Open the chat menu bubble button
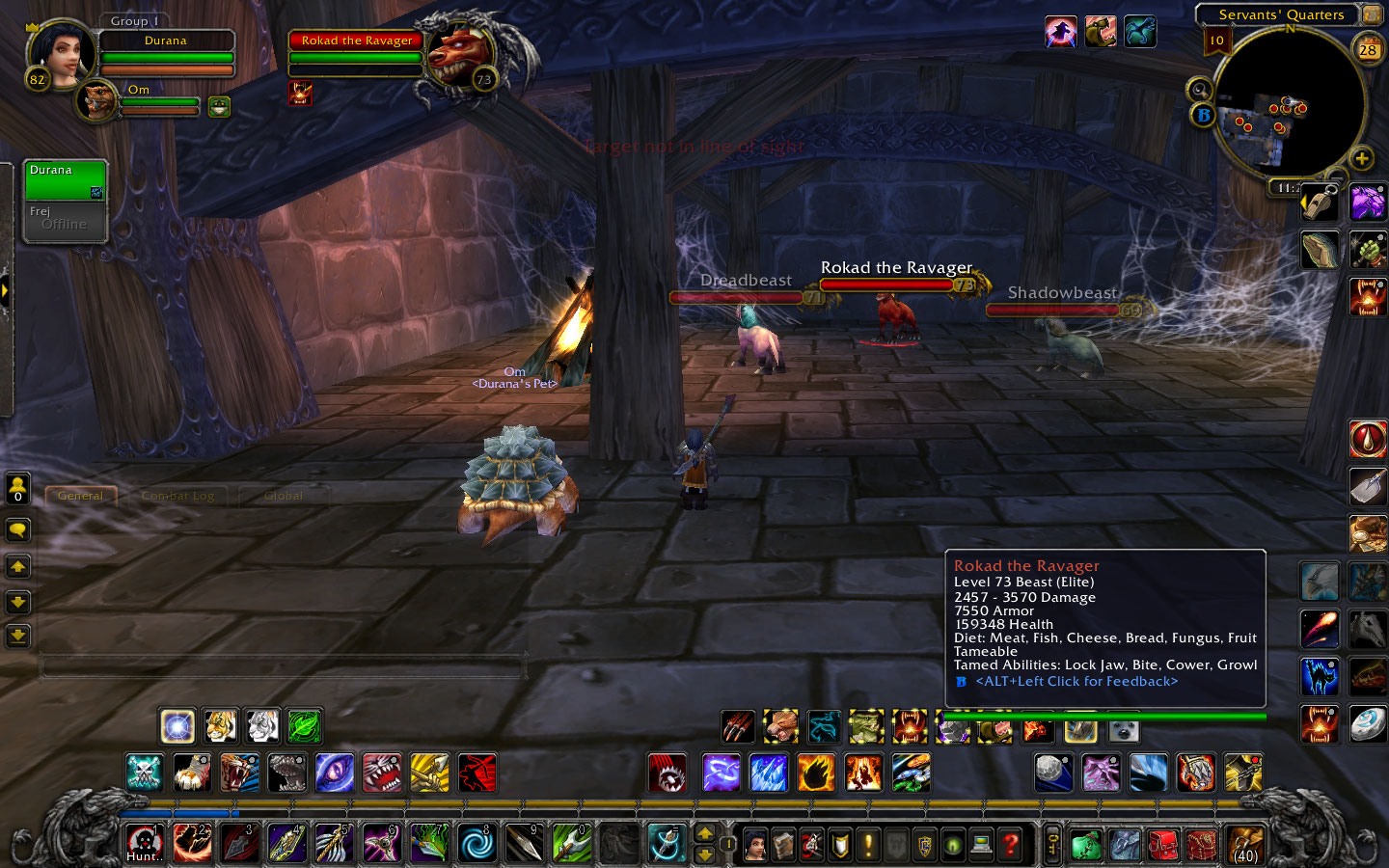 coord(17,529)
